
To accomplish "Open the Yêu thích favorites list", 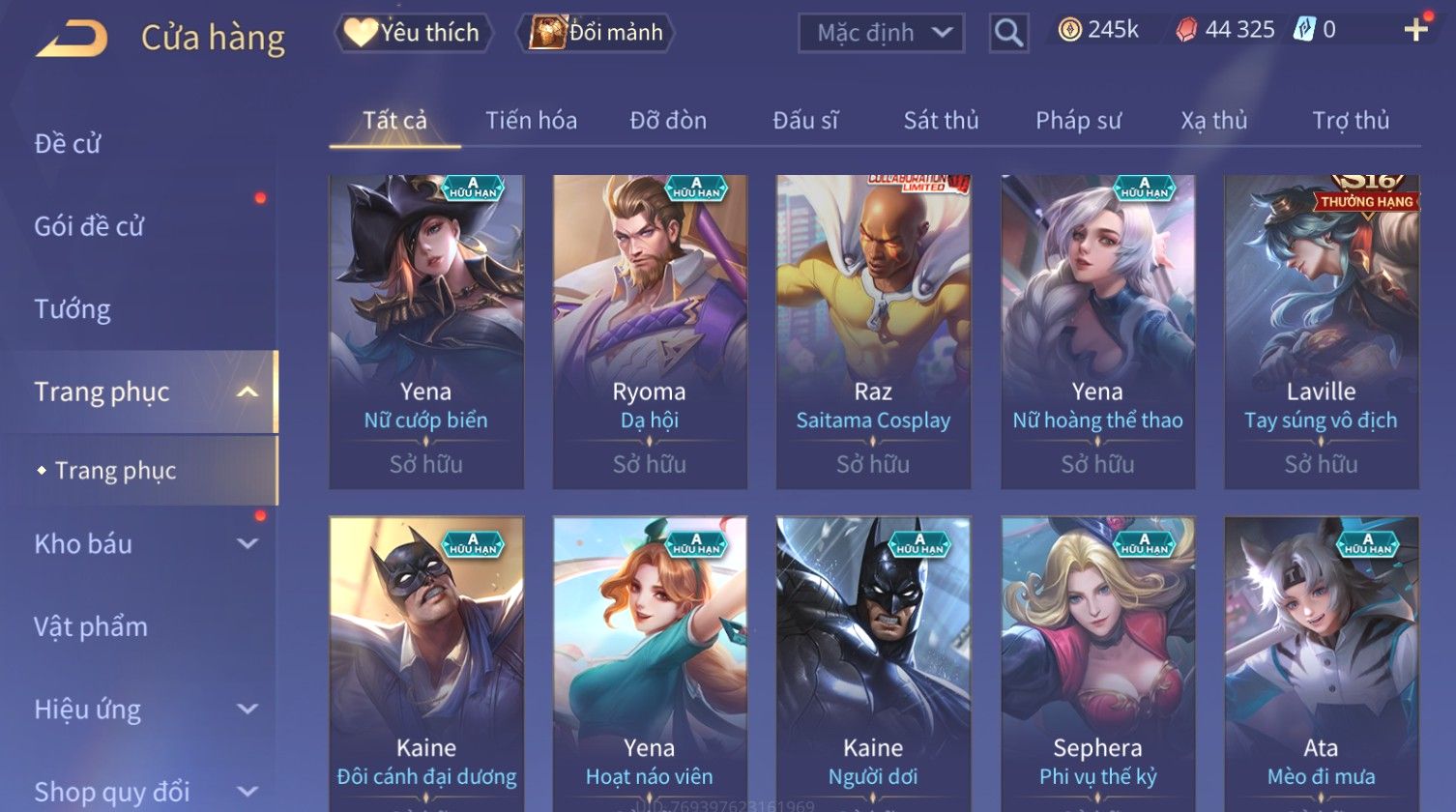I will pyautogui.click(x=413, y=33).
